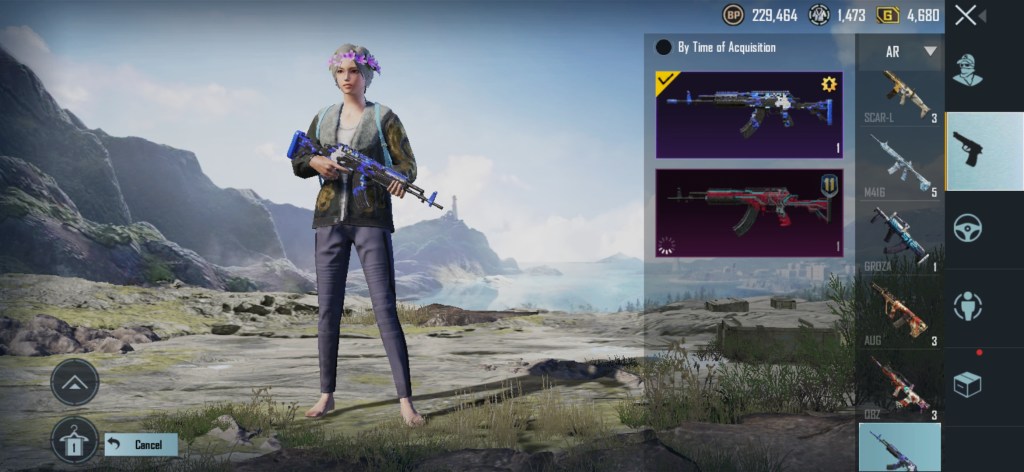Viewport: 1024px width, 472px height.
Task: Select QBZ in the weapon list
Action: coord(899,386)
